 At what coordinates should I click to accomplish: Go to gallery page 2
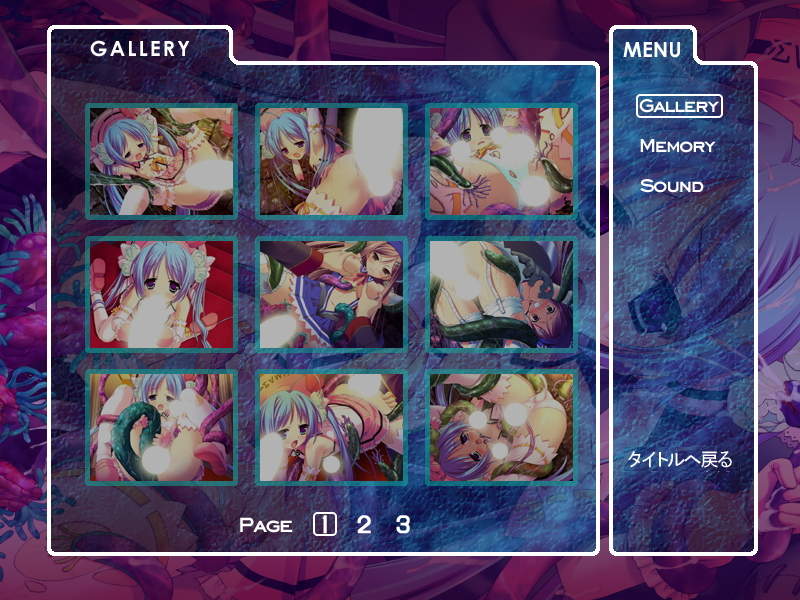pyautogui.click(x=364, y=524)
